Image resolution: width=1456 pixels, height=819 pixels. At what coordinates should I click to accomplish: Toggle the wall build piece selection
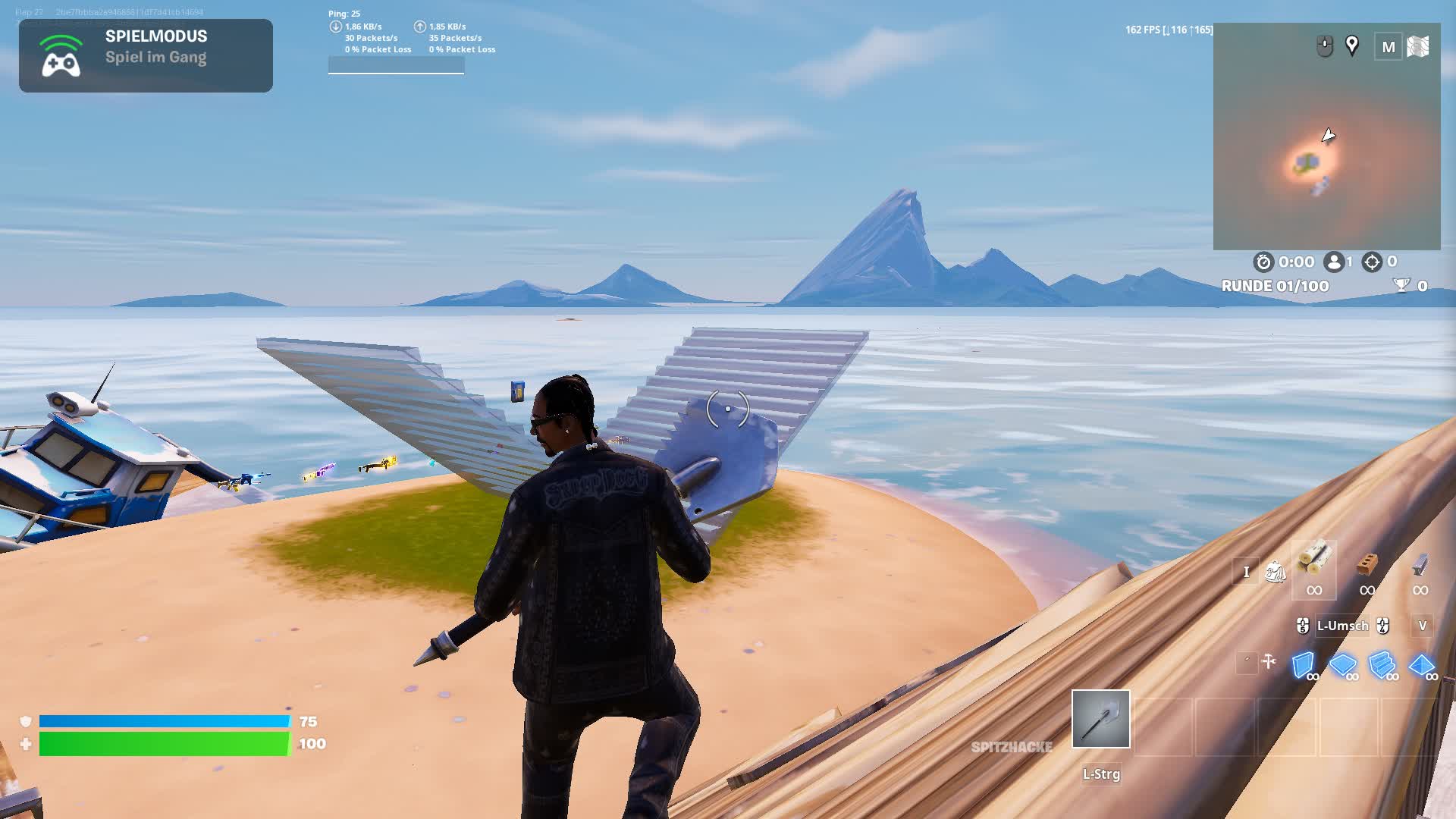click(1303, 666)
